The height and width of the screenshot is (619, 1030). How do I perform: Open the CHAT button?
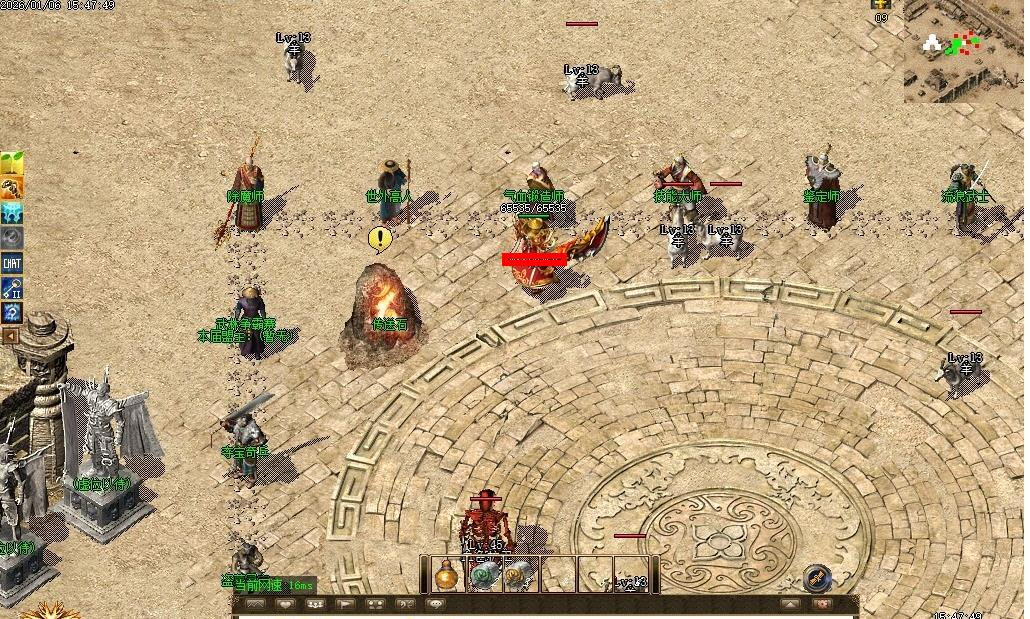[12, 263]
